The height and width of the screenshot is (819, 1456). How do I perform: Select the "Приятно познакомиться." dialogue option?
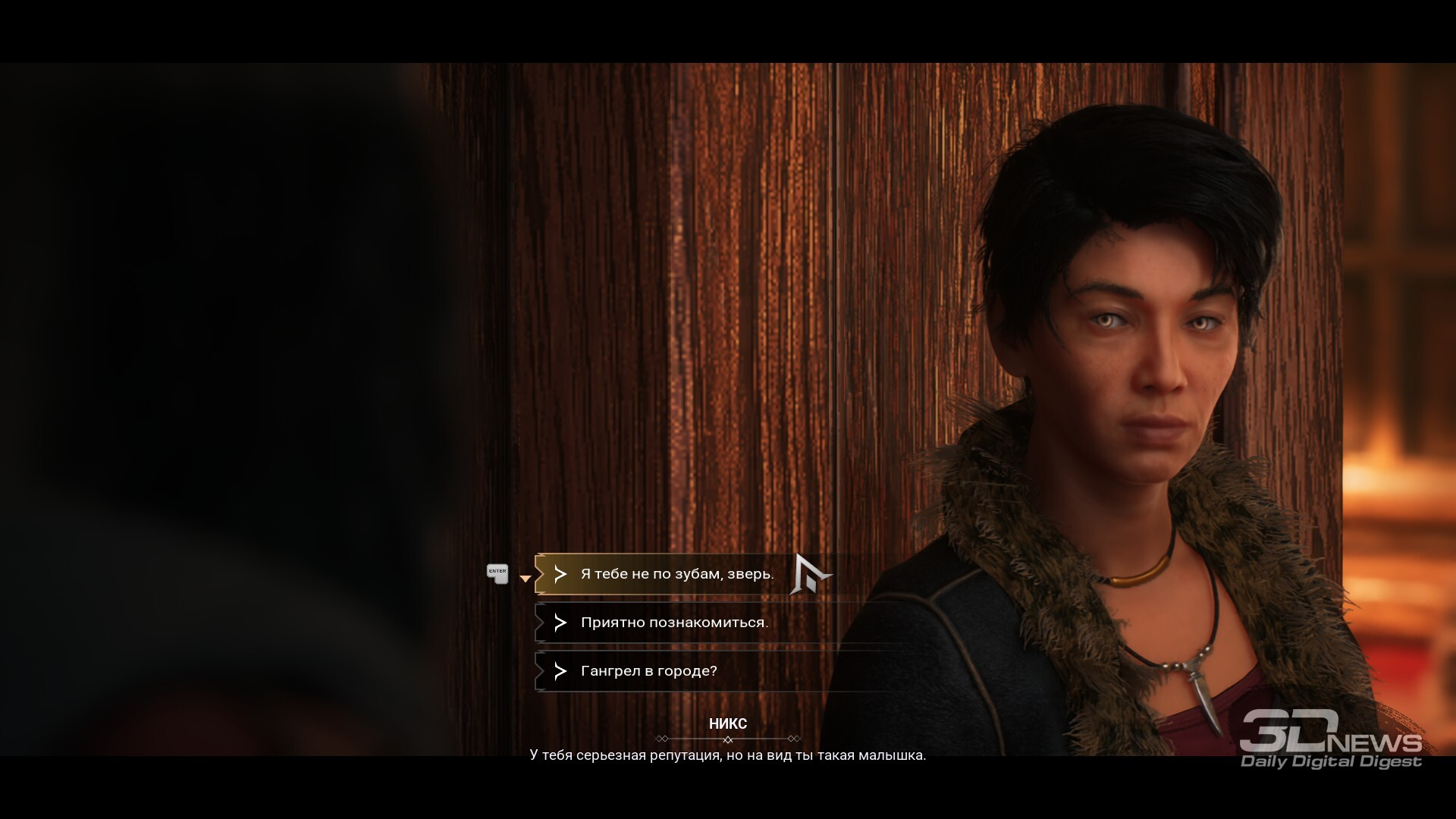click(674, 623)
